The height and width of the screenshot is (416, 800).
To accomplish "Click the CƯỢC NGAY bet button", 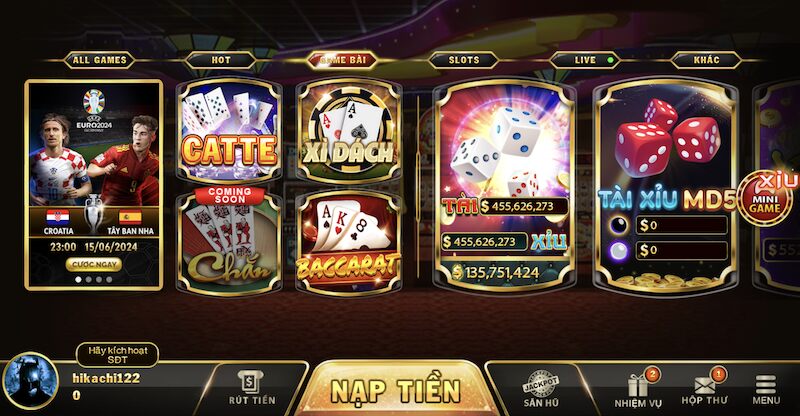I will pos(93,265).
